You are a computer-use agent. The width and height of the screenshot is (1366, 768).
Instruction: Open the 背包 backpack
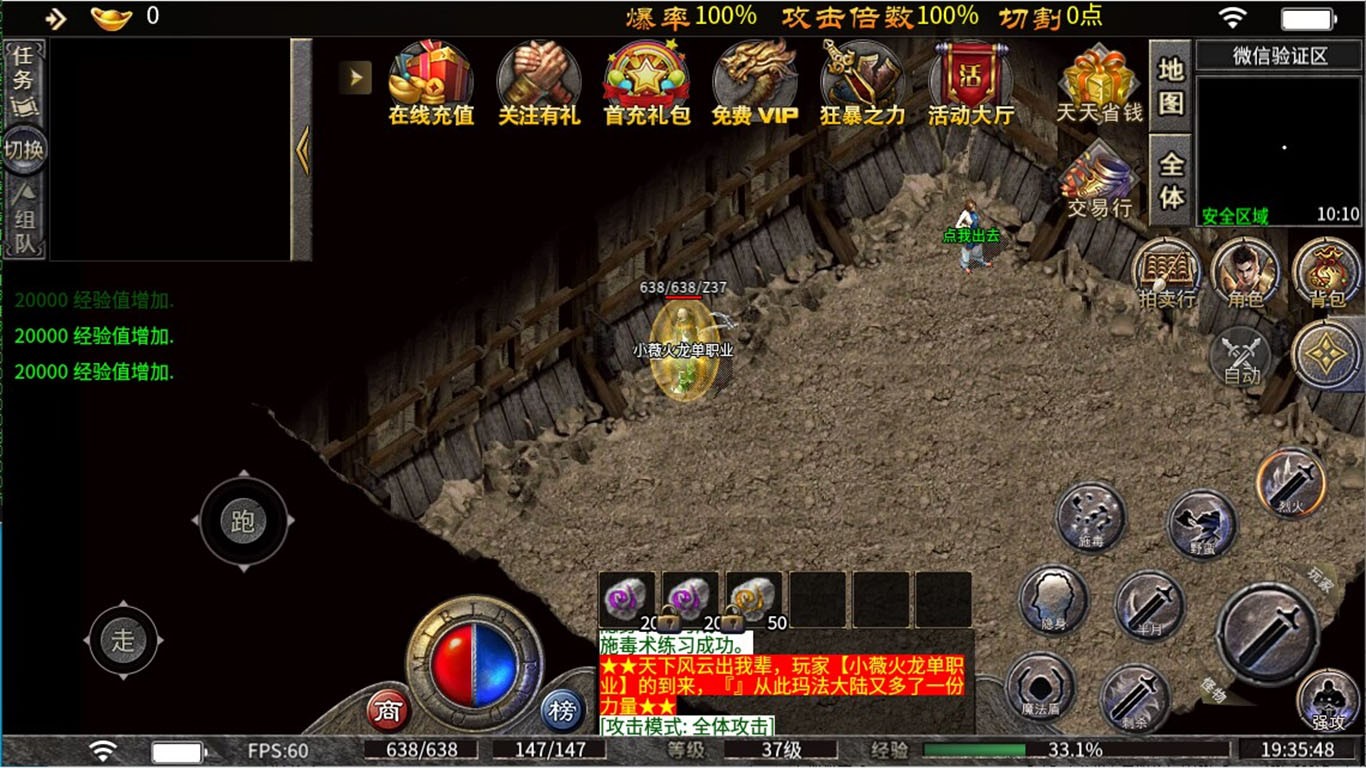click(1326, 272)
